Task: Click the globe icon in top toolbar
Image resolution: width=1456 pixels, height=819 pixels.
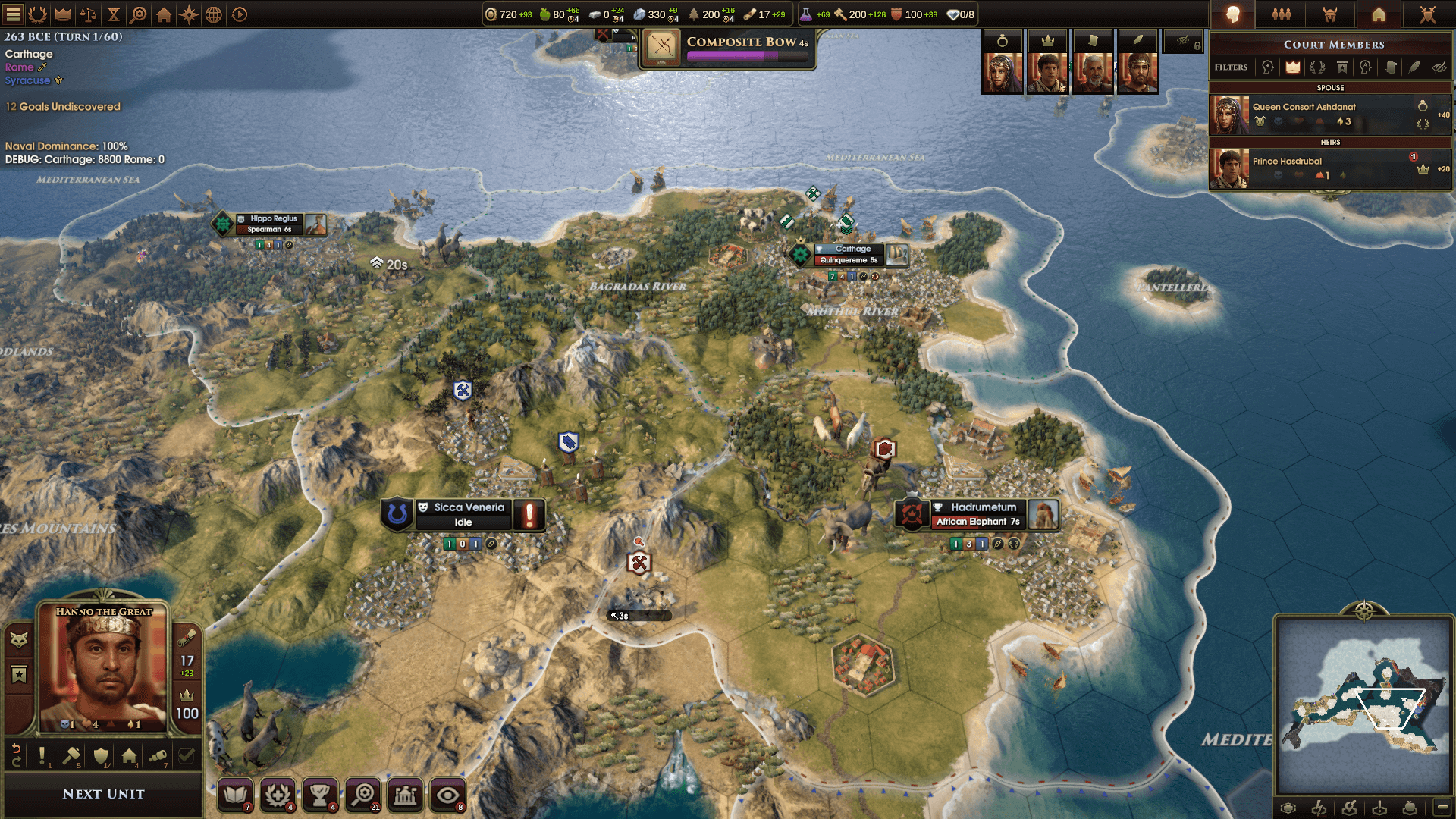Action: pyautogui.click(x=214, y=14)
